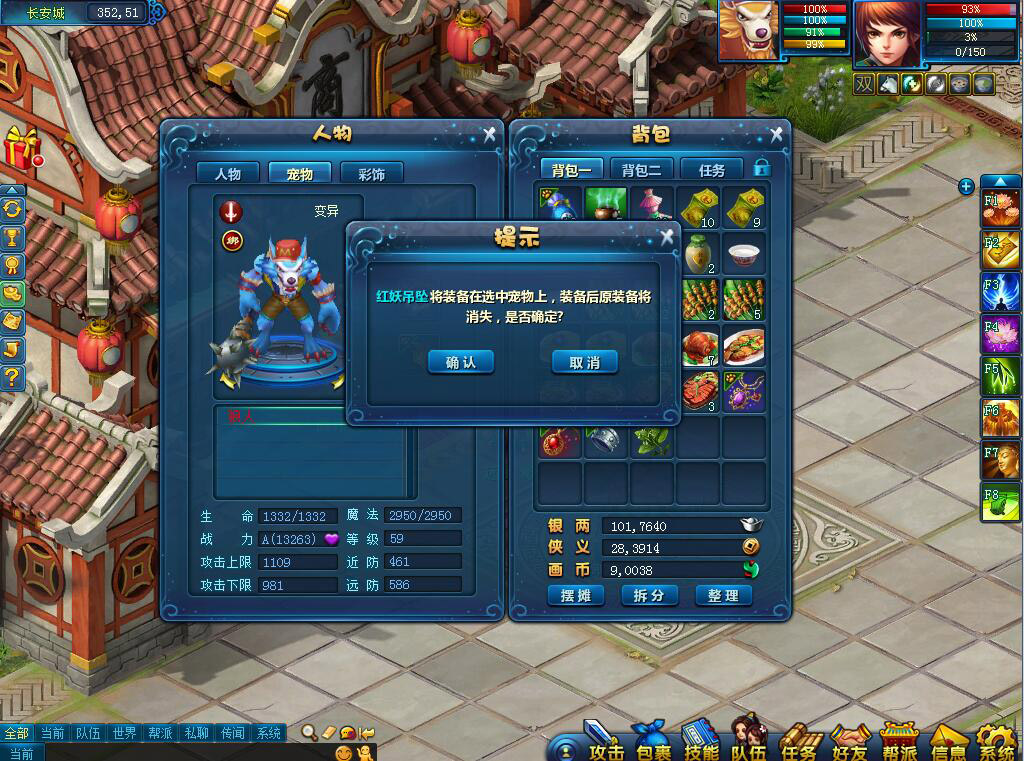Viewport: 1024px width, 761px height.
Task: Click the yellow question mark help icon
Action: (12, 377)
